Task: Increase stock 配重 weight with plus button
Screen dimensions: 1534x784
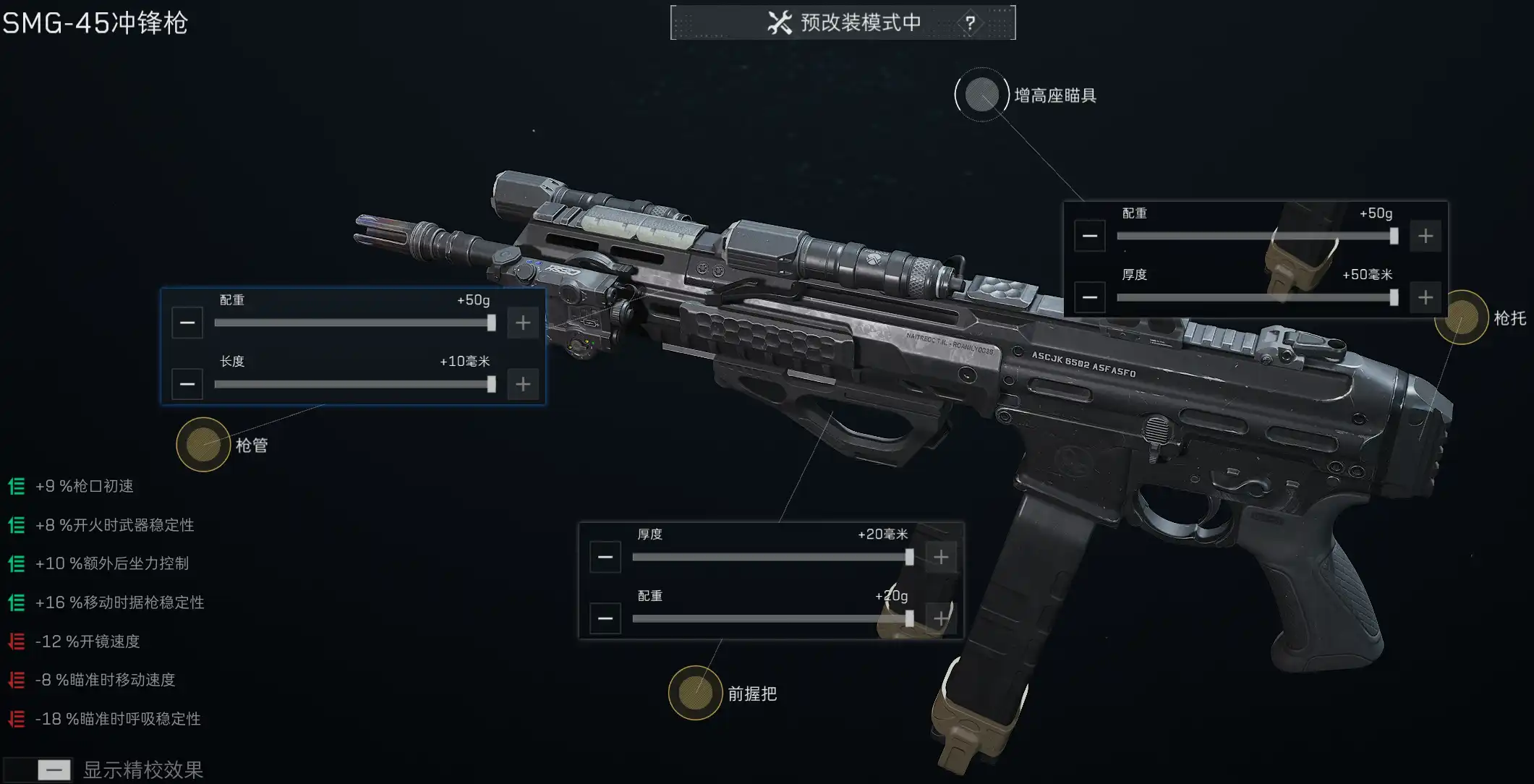Action: tap(1426, 236)
